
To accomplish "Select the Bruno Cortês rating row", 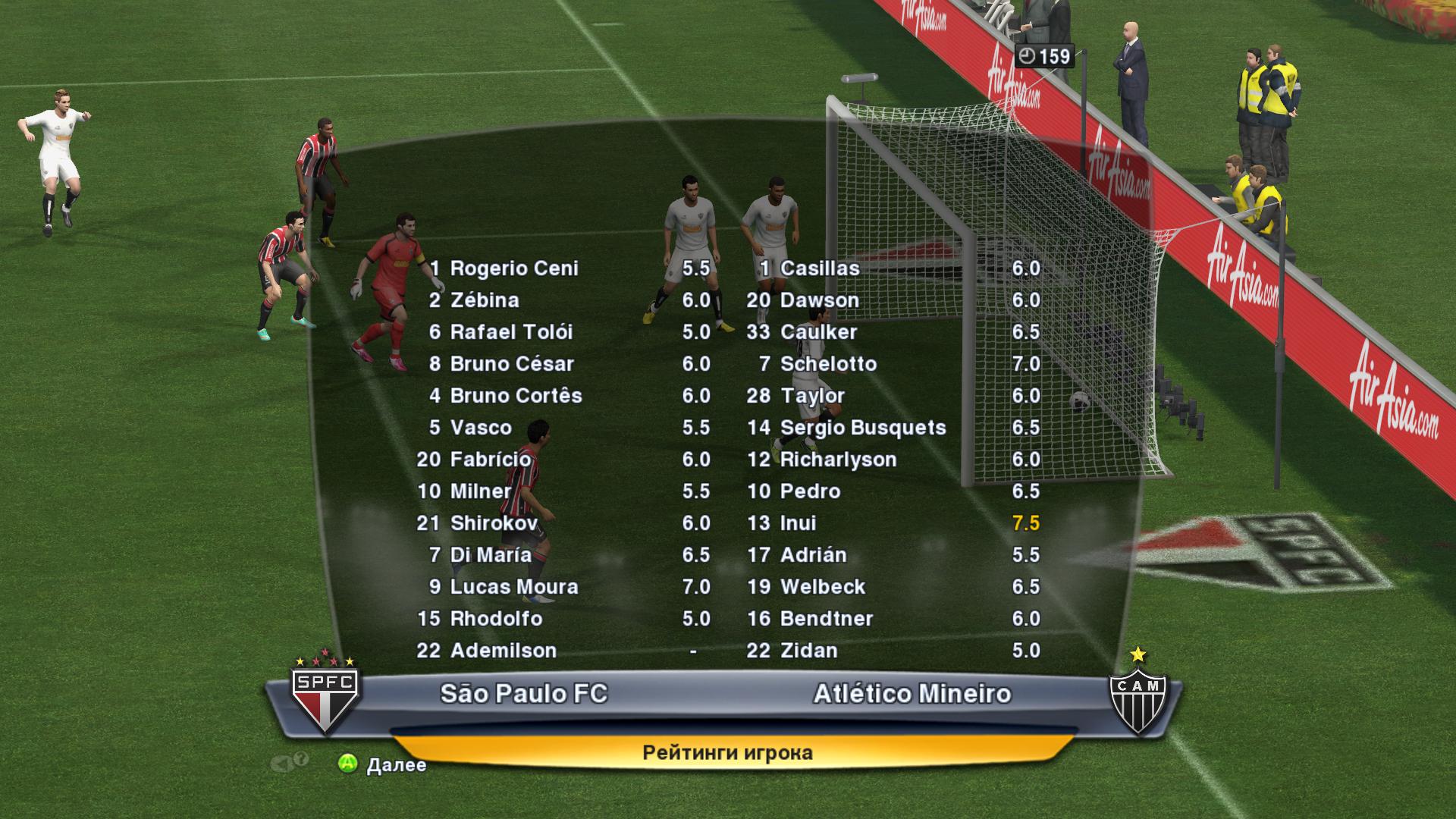I will click(516, 396).
